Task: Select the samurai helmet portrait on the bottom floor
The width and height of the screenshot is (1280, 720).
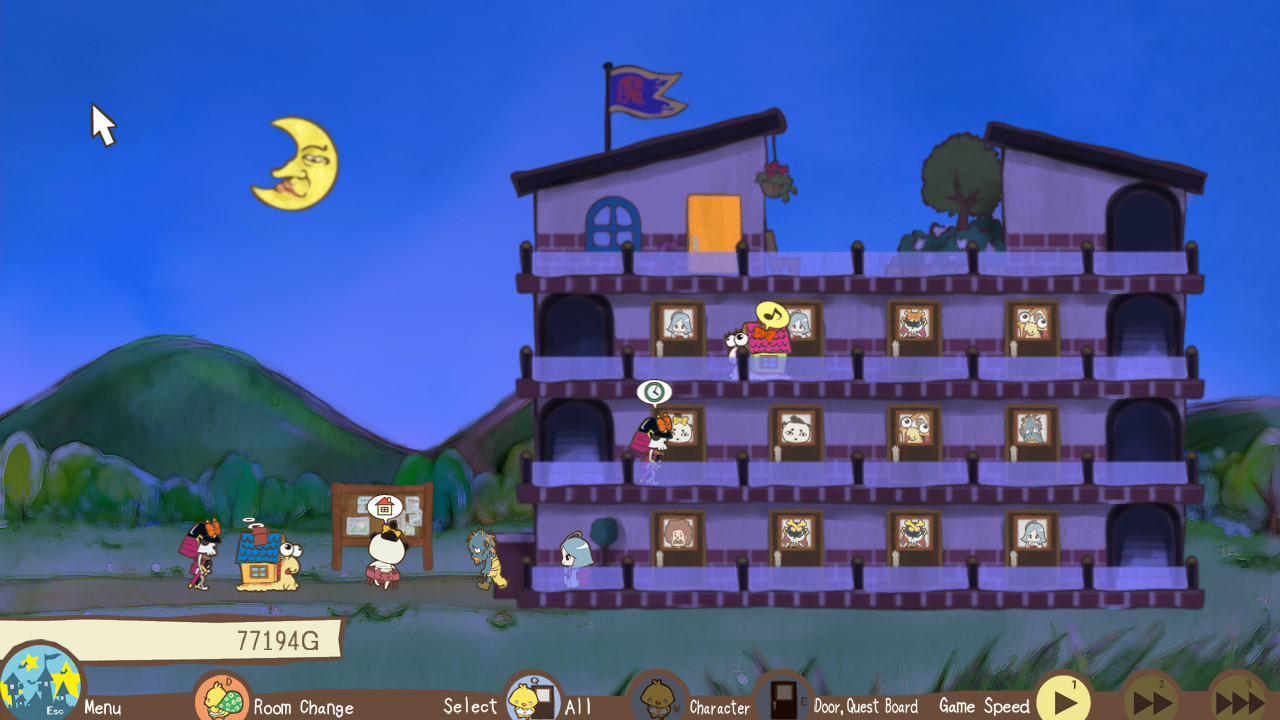Action: (x=795, y=534)
